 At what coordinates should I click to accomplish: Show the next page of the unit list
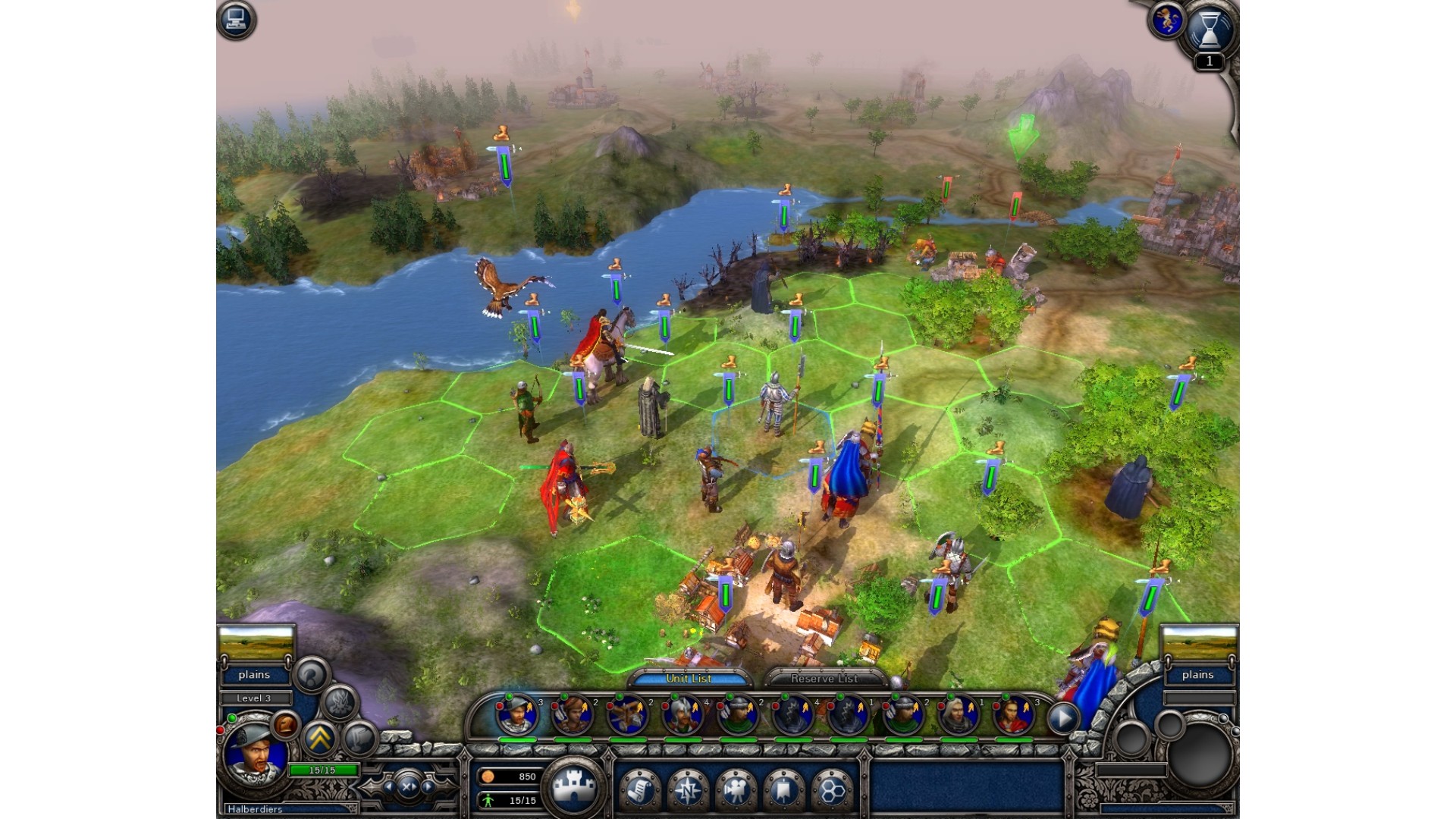tap(1063, 717)
